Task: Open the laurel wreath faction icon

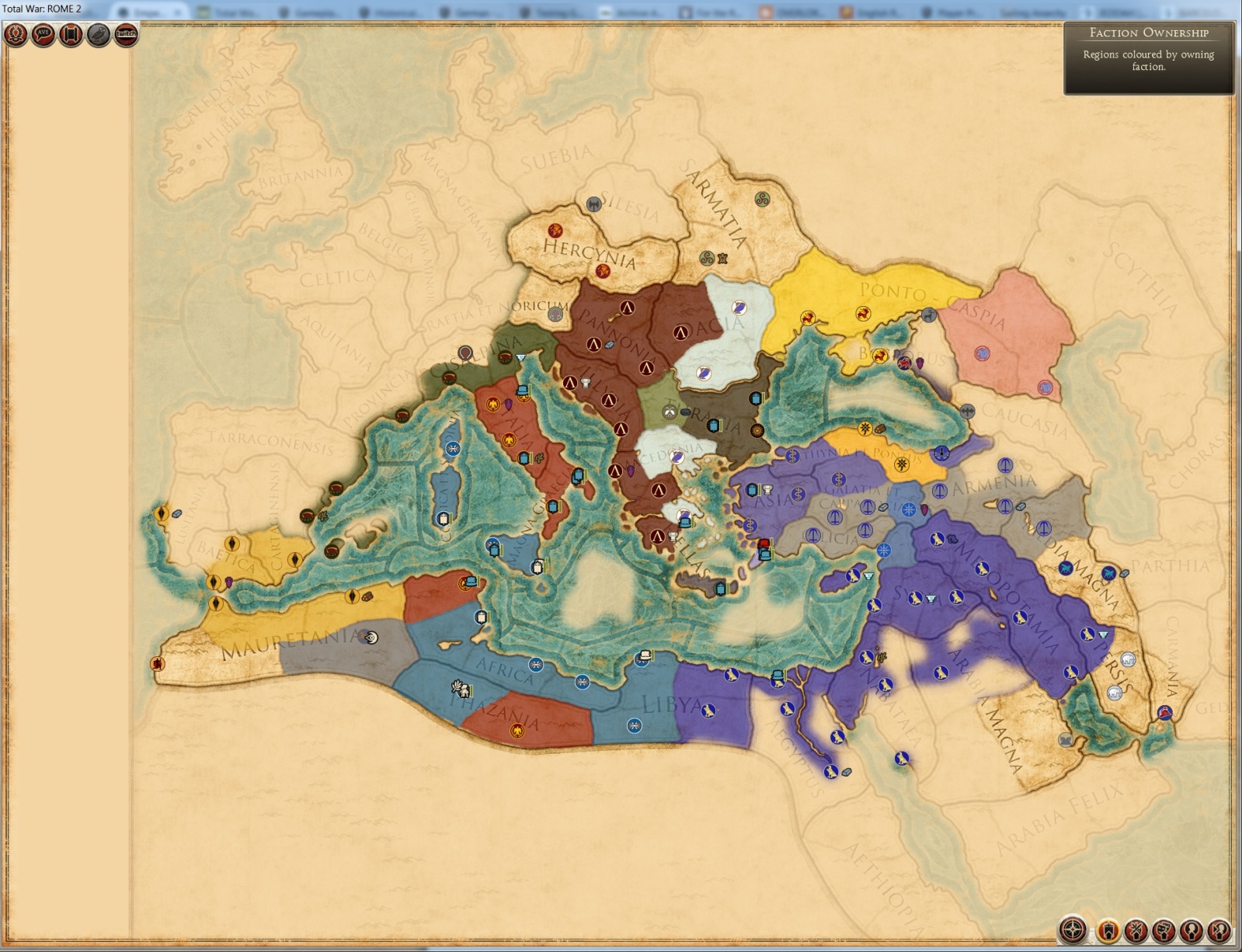Action: tap(16, 35)
